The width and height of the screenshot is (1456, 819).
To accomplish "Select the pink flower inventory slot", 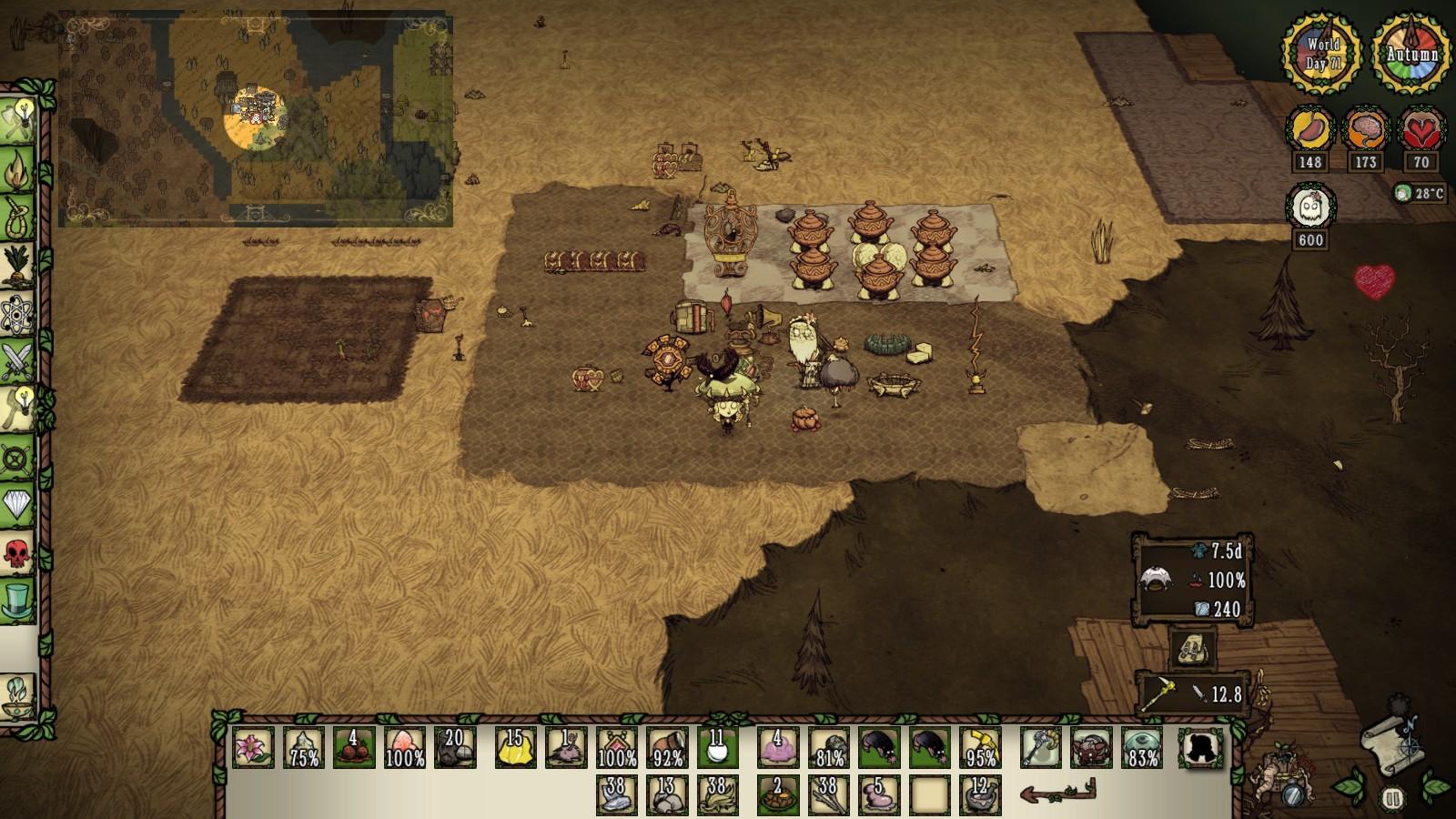I will 252,747.
